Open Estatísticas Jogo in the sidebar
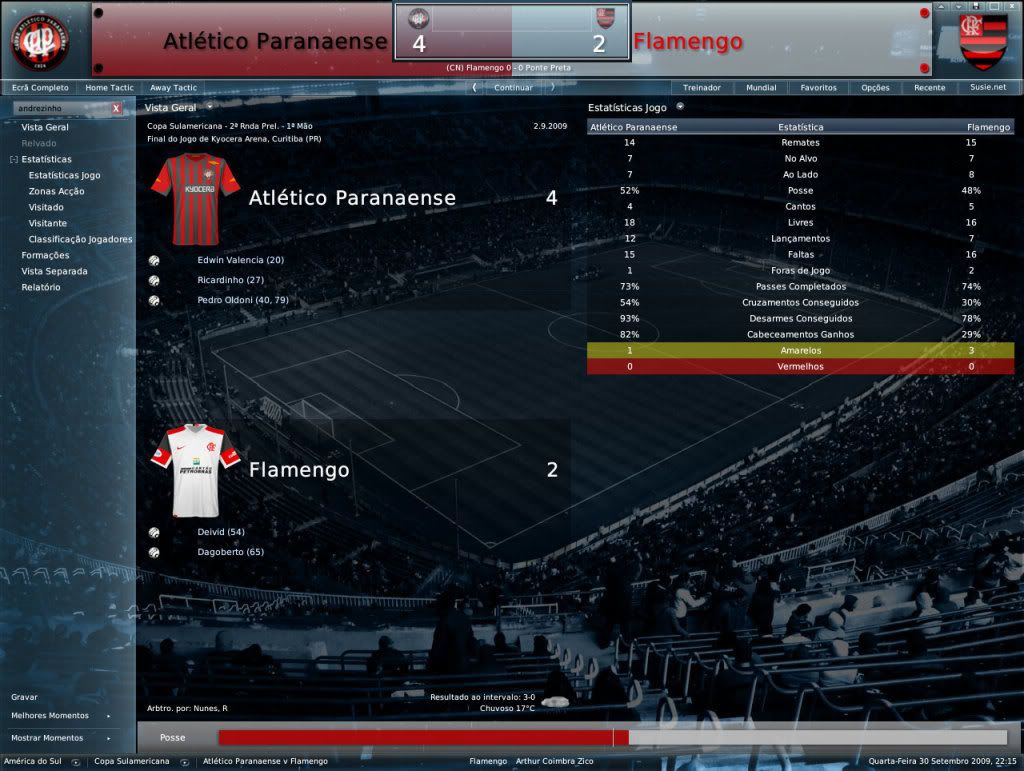1024x771 pixels. [64, 176]
